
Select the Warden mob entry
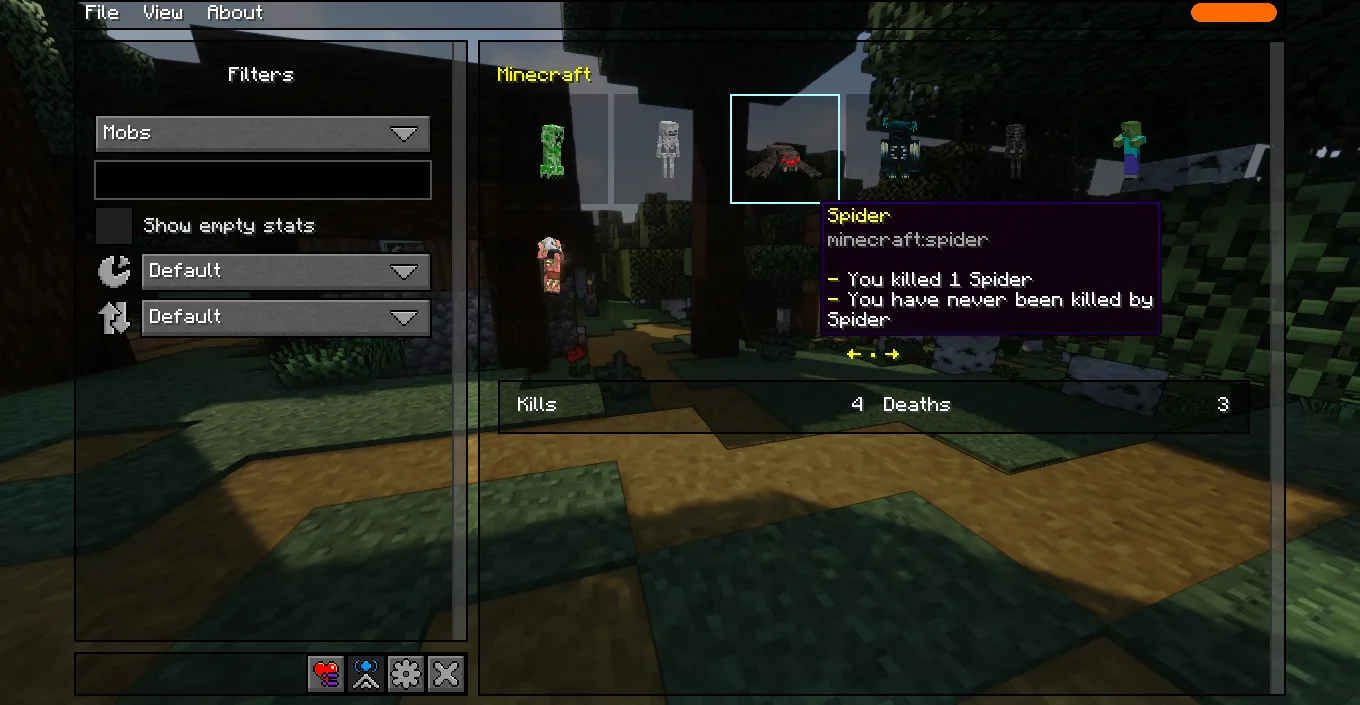pyautogui.click(x=899, y=150)
